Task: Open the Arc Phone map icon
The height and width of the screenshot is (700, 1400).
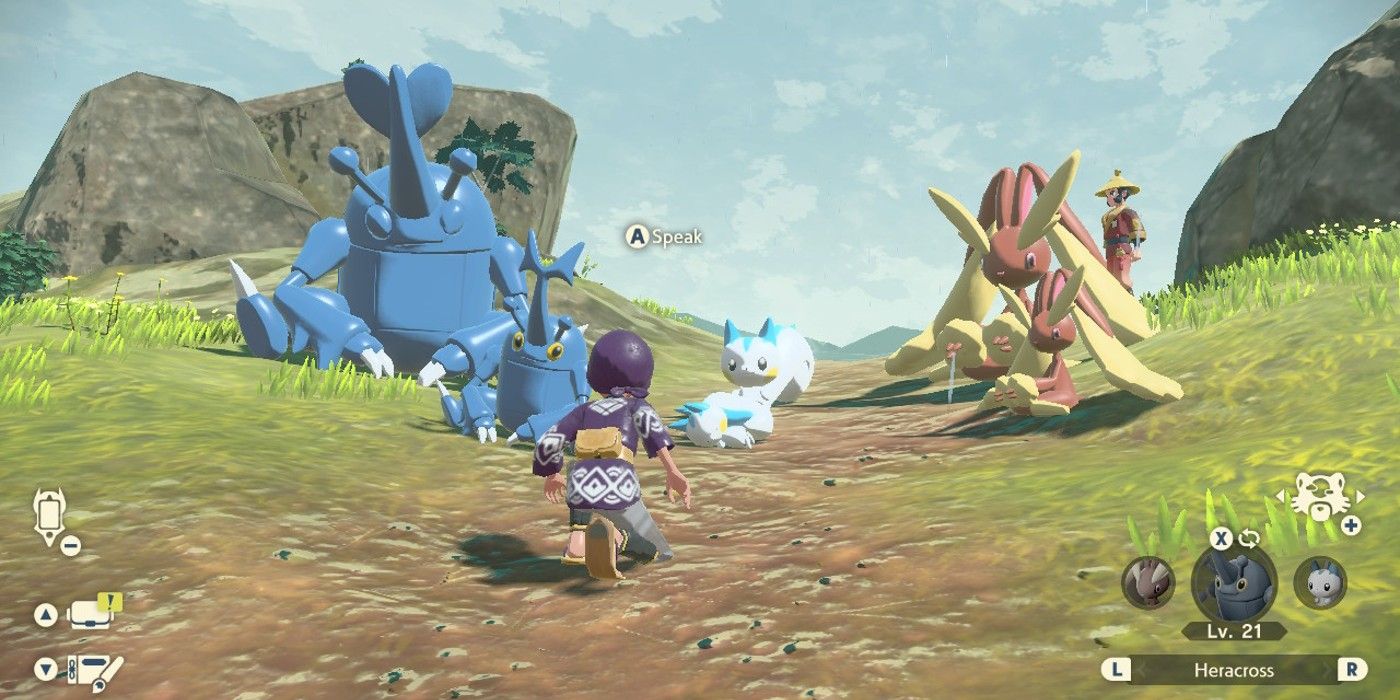Action: coord(48,513)
